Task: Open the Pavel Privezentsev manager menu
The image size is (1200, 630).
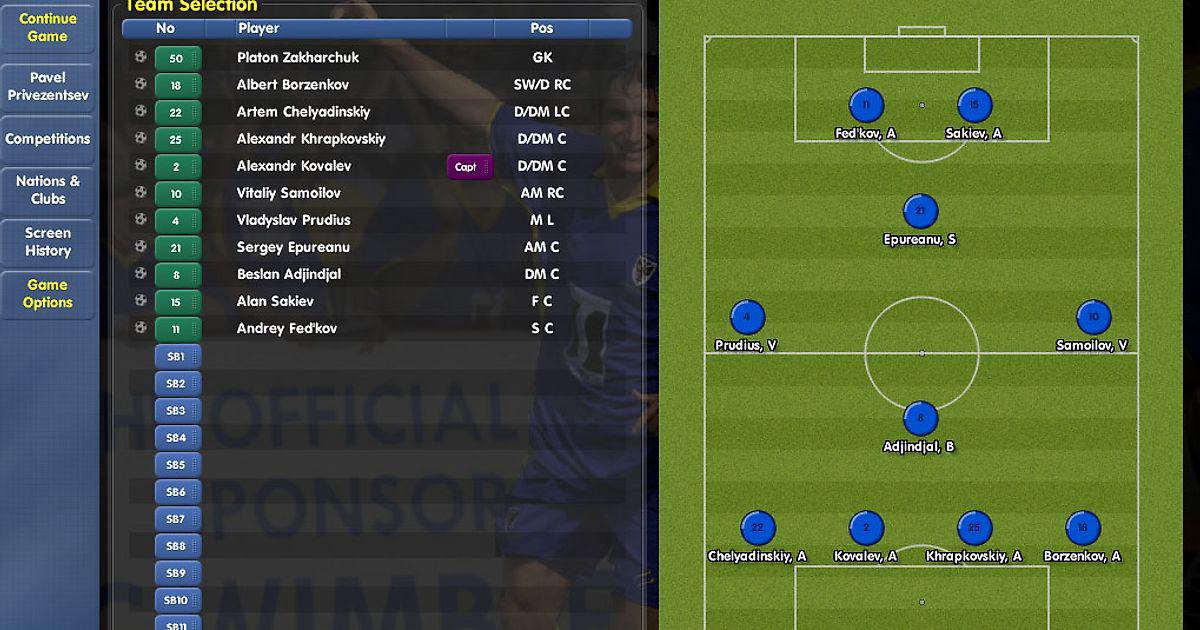Action: [x=48, y=86]
